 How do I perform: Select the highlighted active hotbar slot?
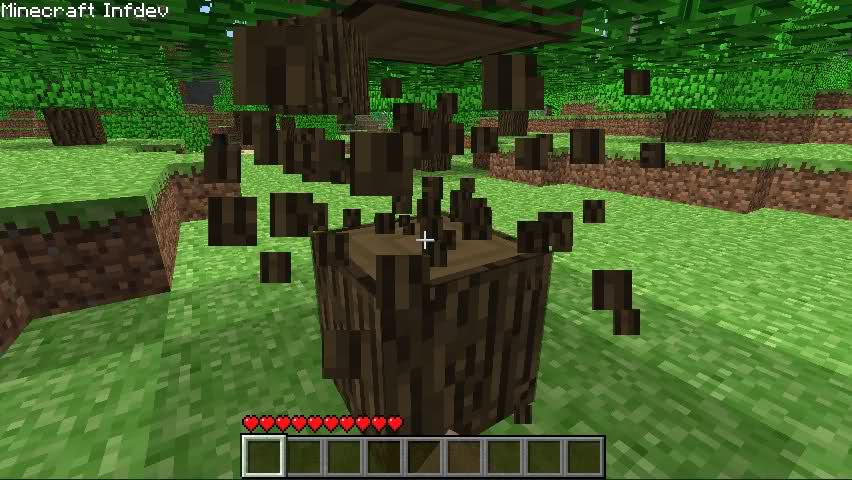(x=264, y=457)
